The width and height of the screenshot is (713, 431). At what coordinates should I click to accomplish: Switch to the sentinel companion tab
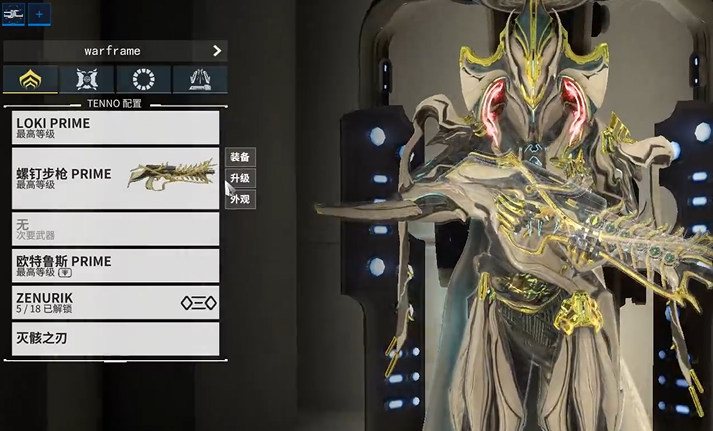tap(87, 80)
